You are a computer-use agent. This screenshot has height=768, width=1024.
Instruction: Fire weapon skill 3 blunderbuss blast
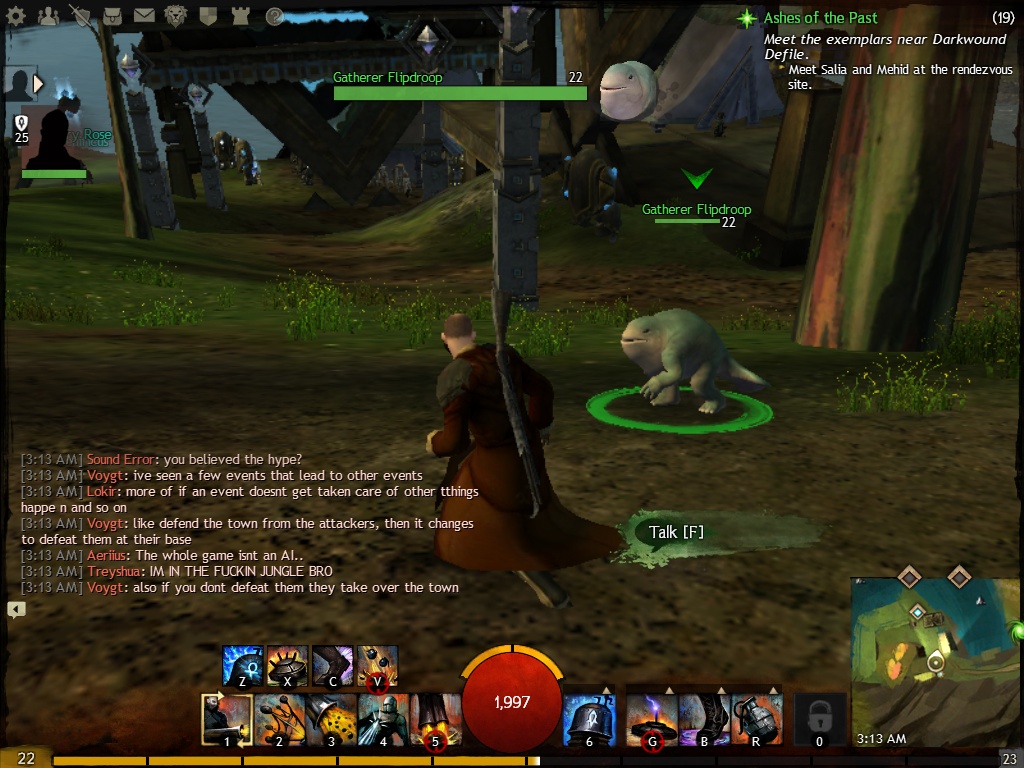tap(331, 719)
